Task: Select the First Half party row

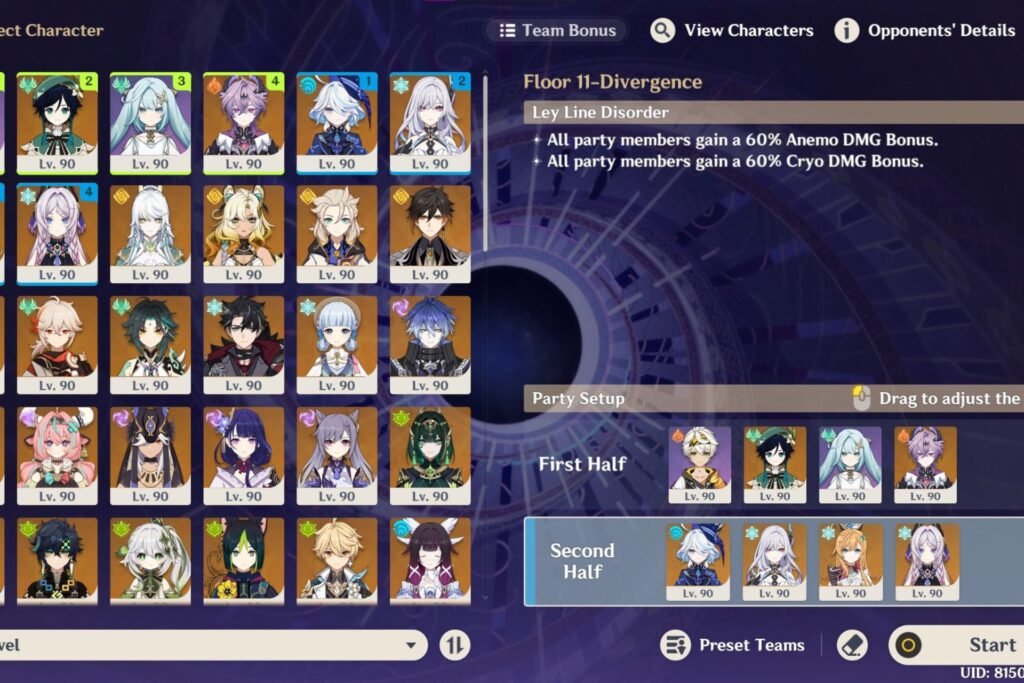Action: [582, 464]
